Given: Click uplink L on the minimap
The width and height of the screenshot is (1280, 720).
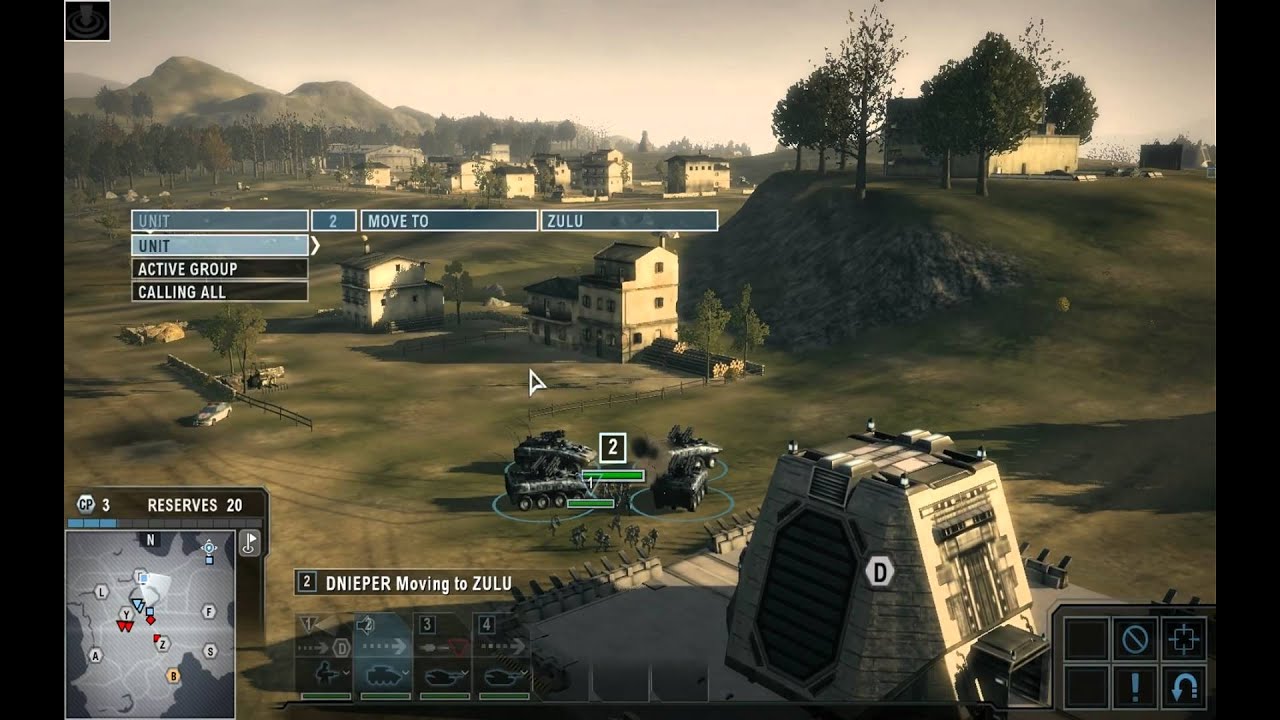Looking at the screenshot, I should 101,592.
